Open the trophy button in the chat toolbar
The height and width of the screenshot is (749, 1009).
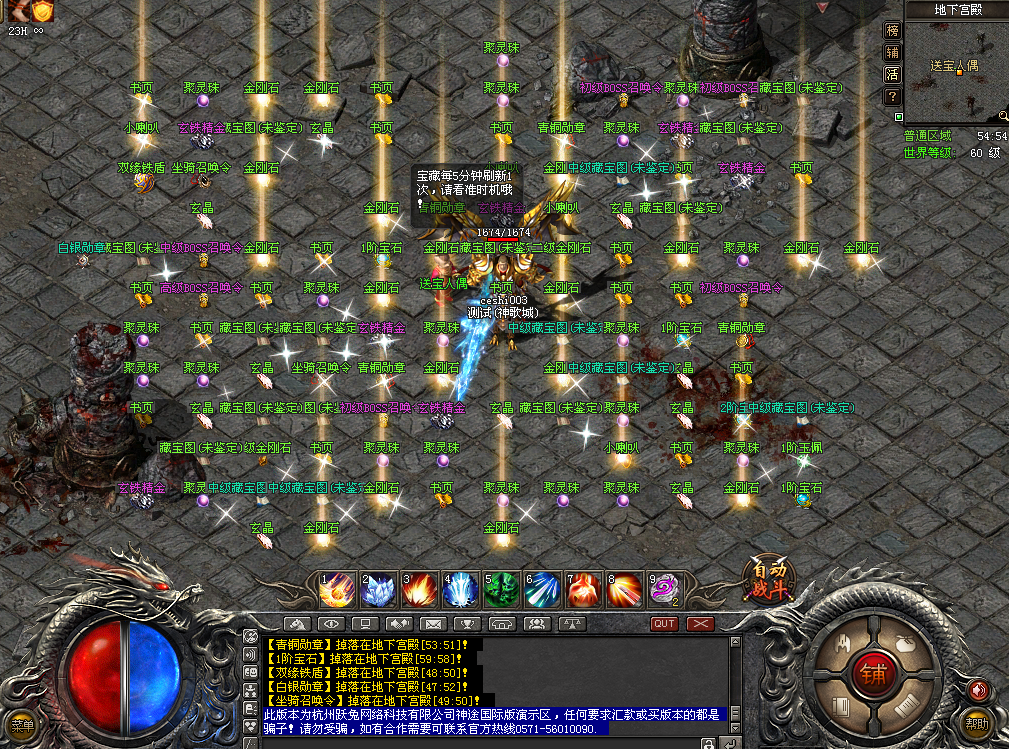(467, 623)
